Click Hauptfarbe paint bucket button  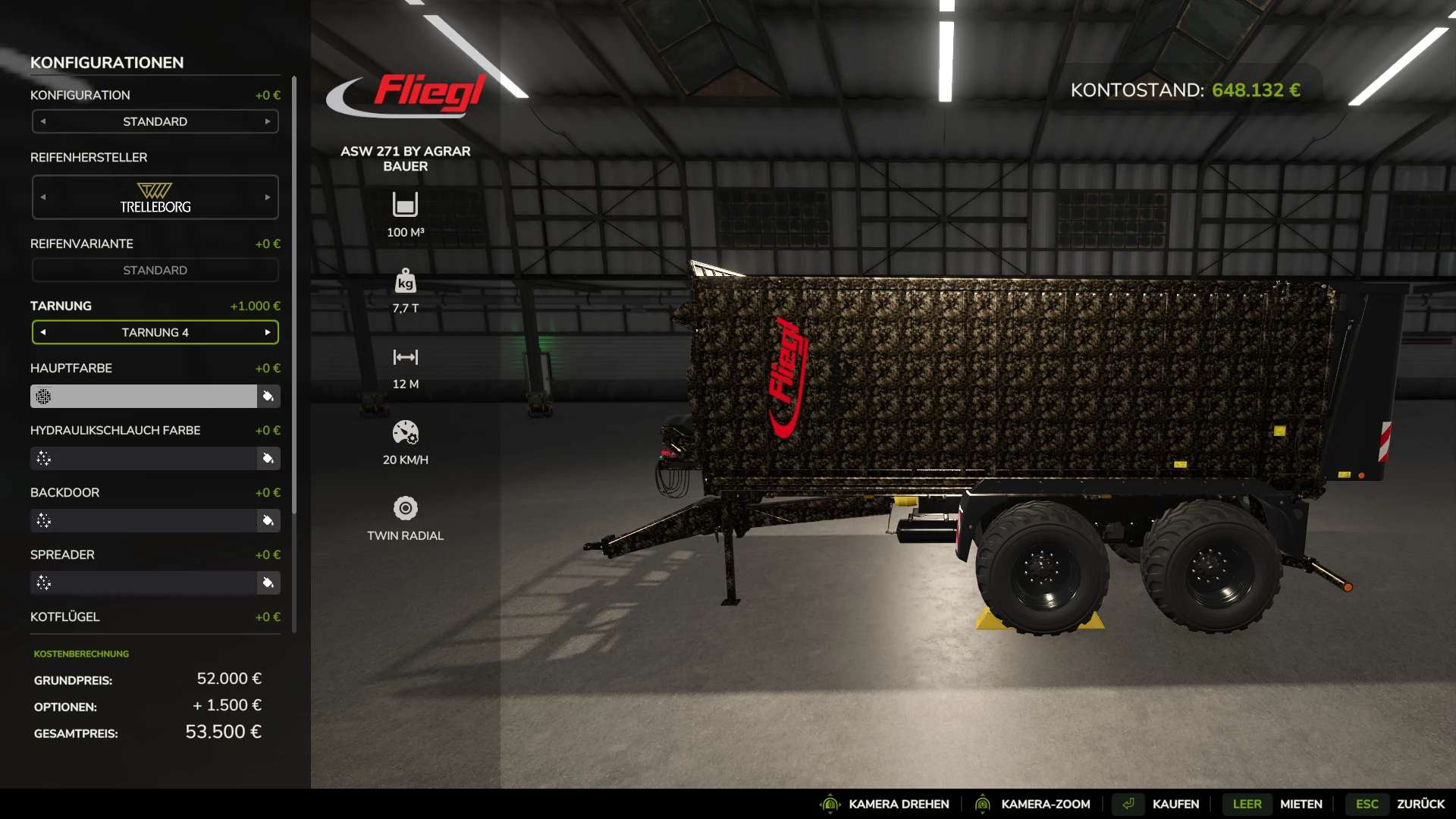tap(268, 396)
